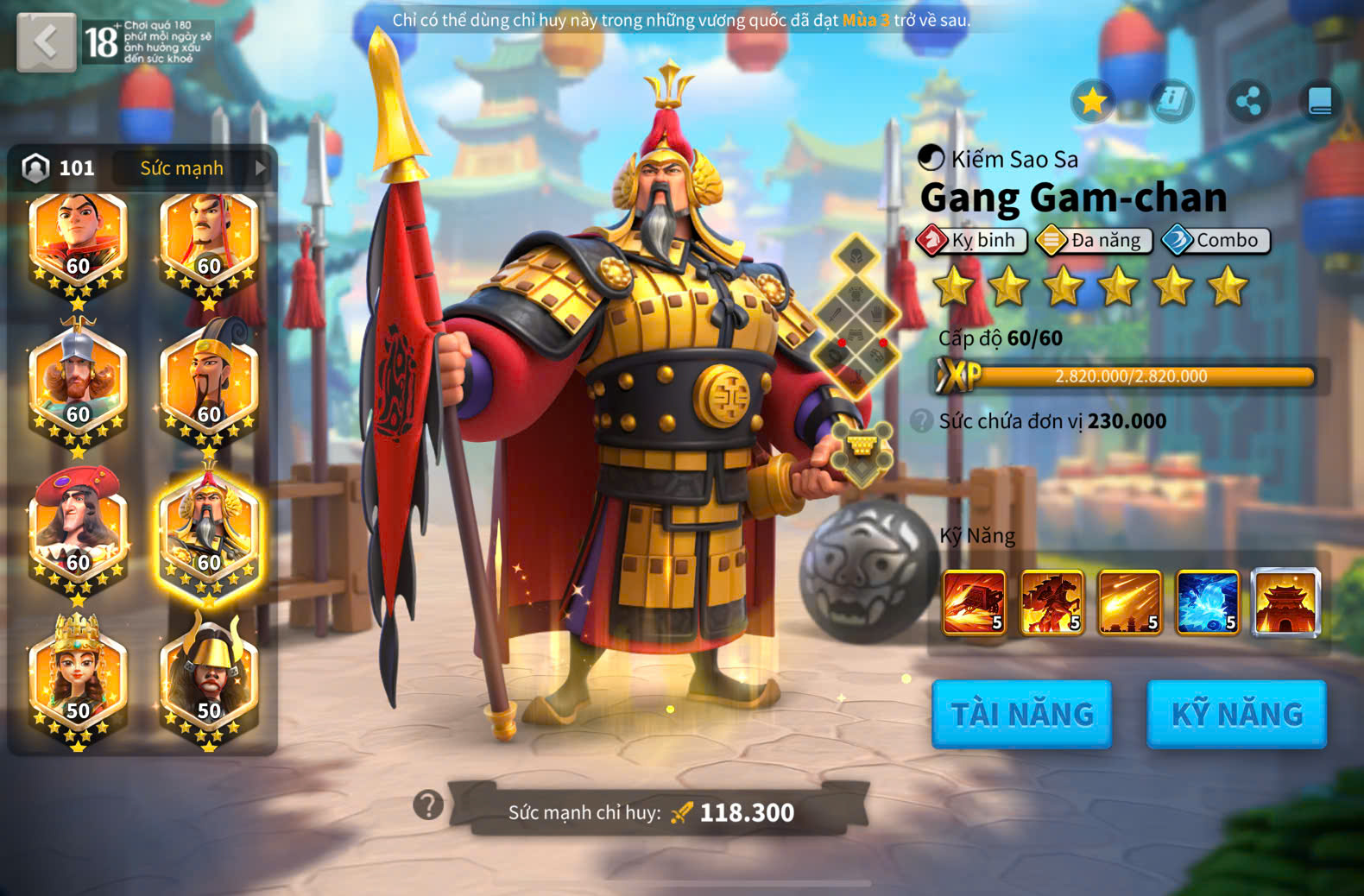Open the commander info icon

coord(1171,102)
